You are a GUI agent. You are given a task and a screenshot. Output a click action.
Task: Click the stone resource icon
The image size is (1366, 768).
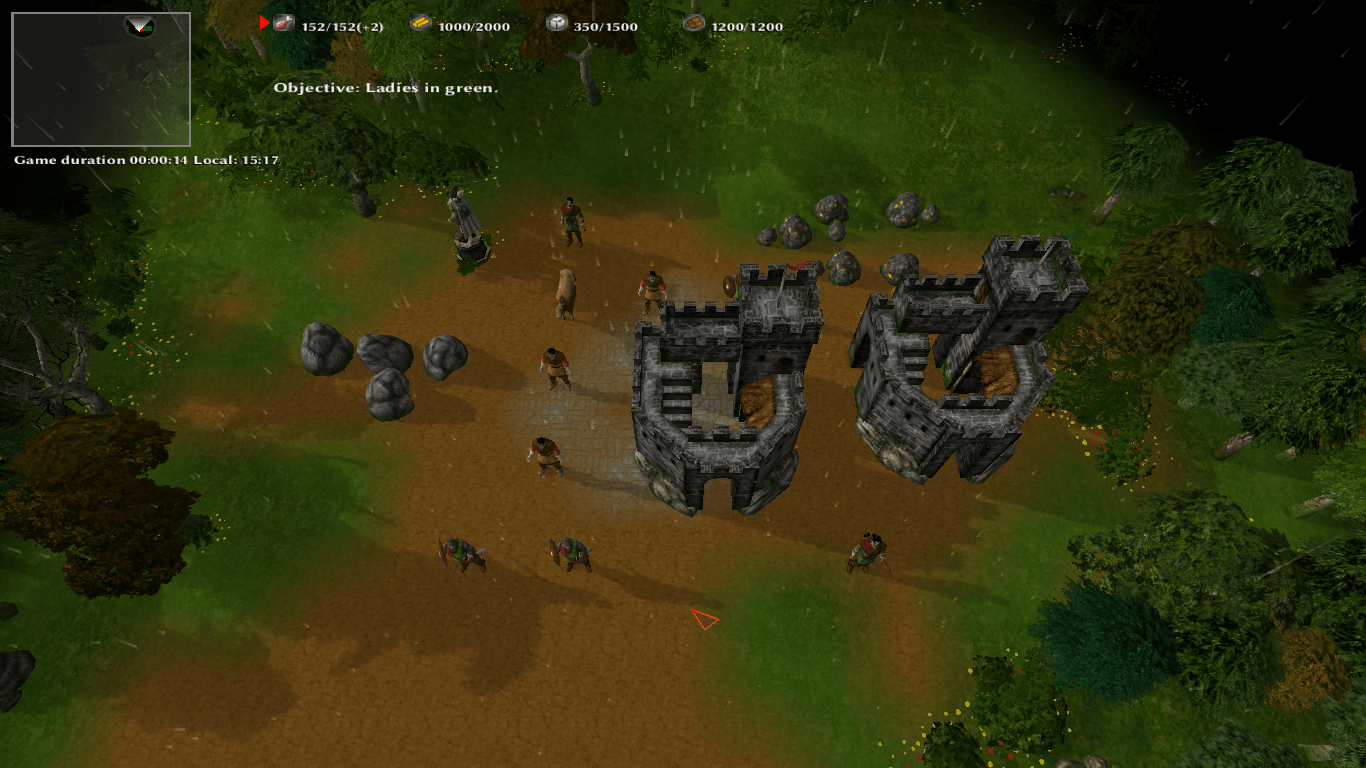[556, 23]
